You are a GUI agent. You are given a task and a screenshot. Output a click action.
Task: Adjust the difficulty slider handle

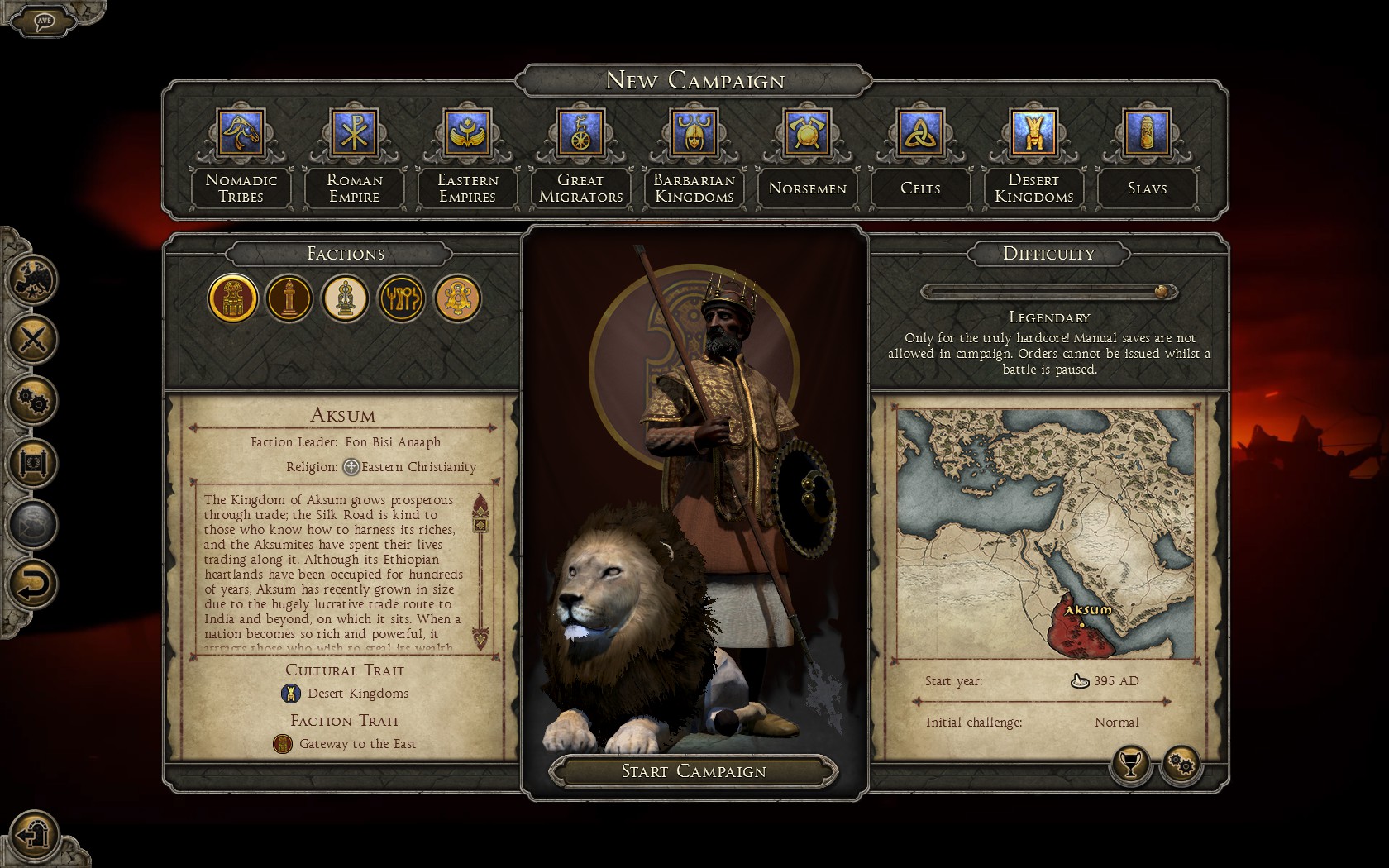(x=1162, y=292)
